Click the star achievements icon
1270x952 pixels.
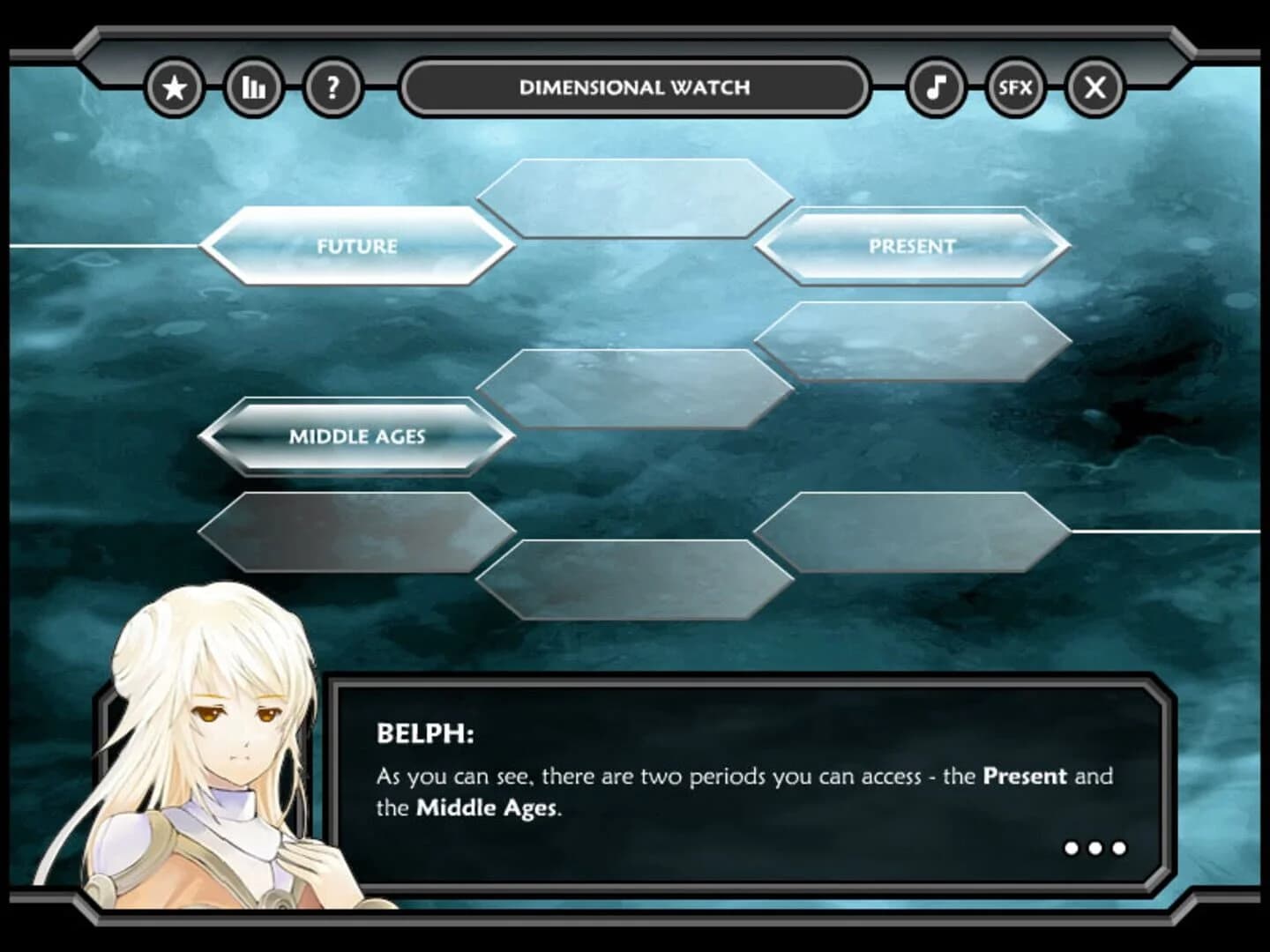(x=175, y=86)
